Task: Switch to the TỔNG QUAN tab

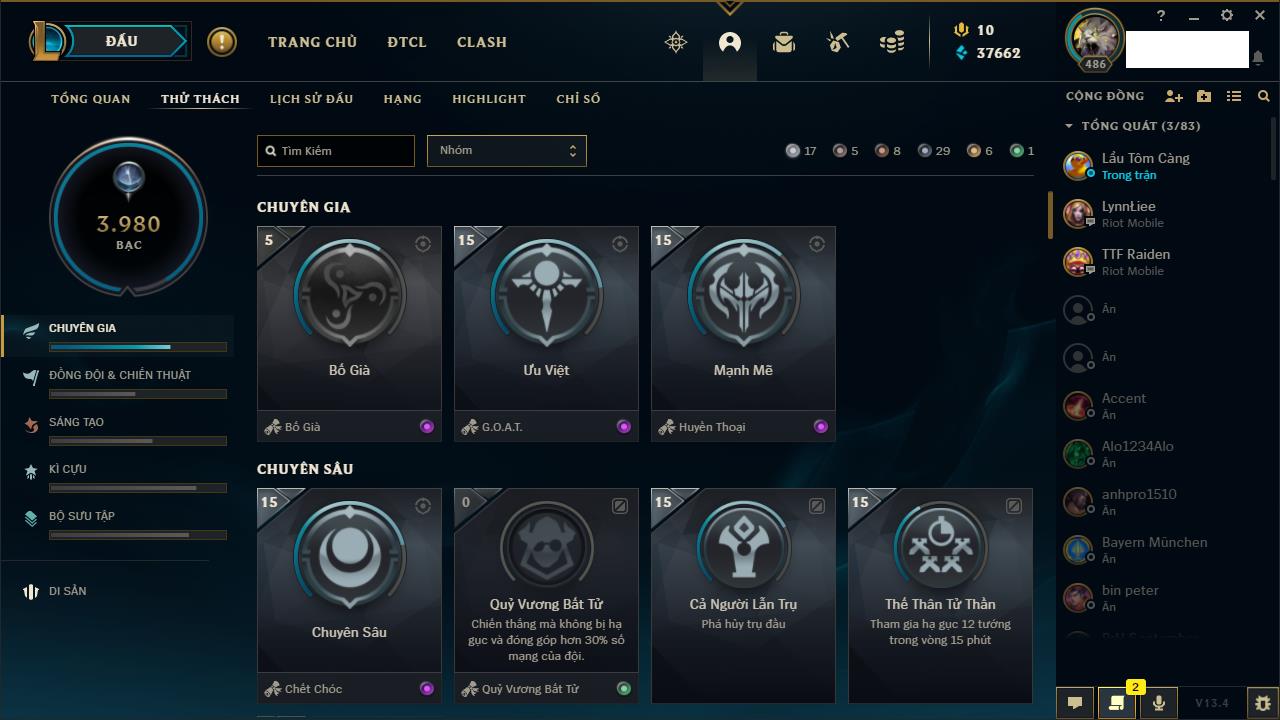Action: coord(91,99)
